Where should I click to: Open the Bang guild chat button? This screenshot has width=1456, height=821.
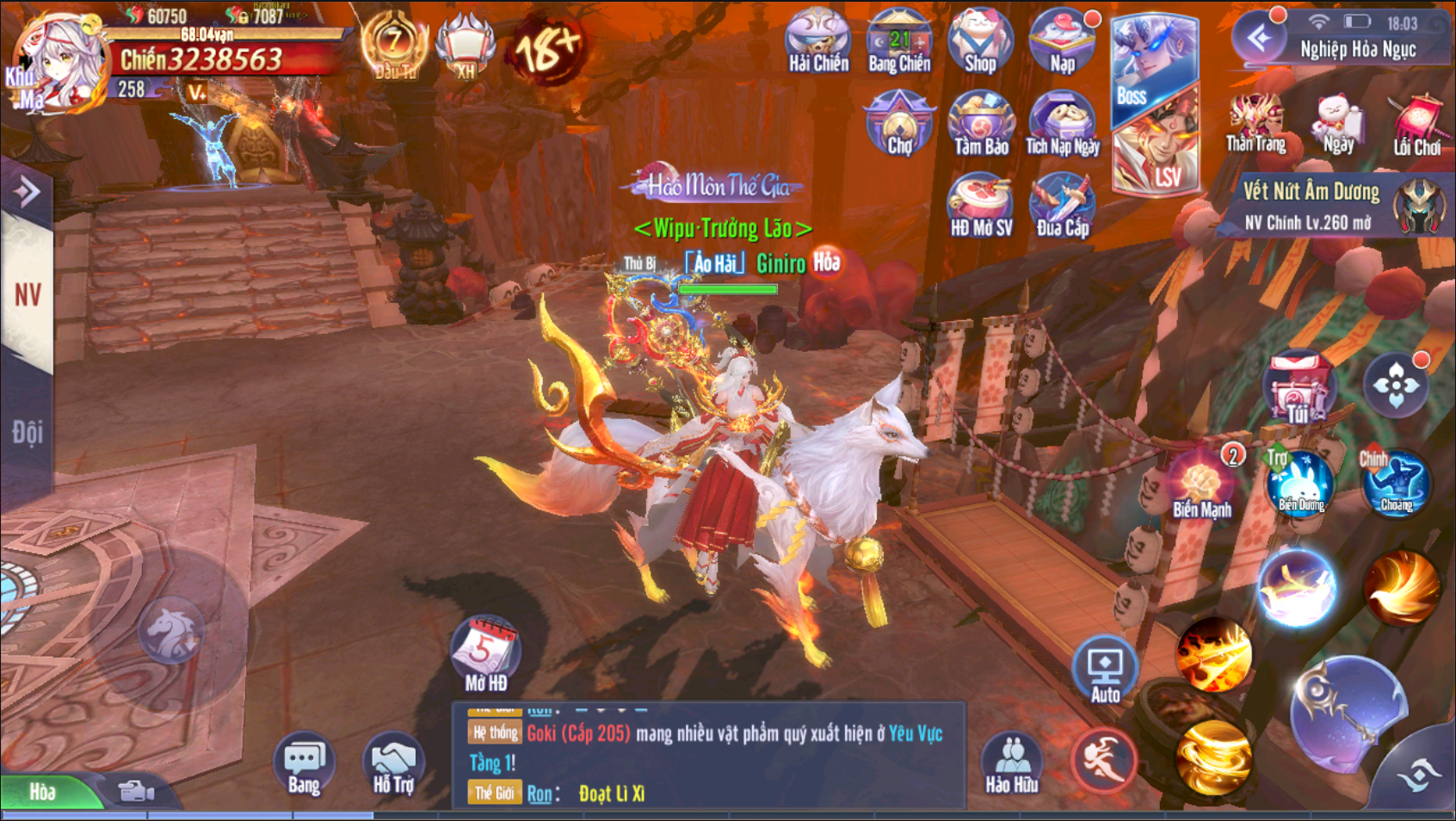click(304, 762)
